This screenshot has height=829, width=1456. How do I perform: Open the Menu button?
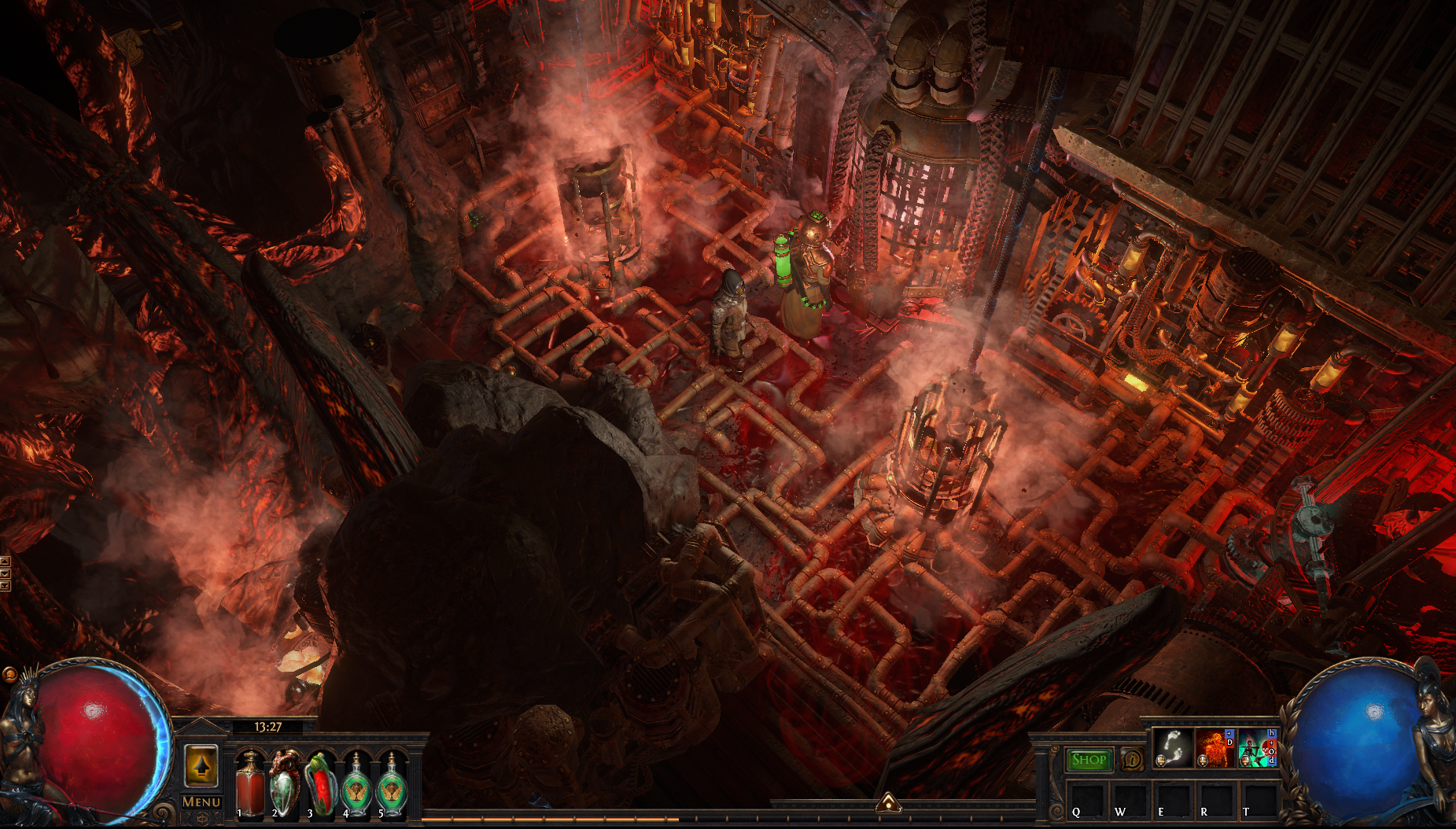(201, 801)
